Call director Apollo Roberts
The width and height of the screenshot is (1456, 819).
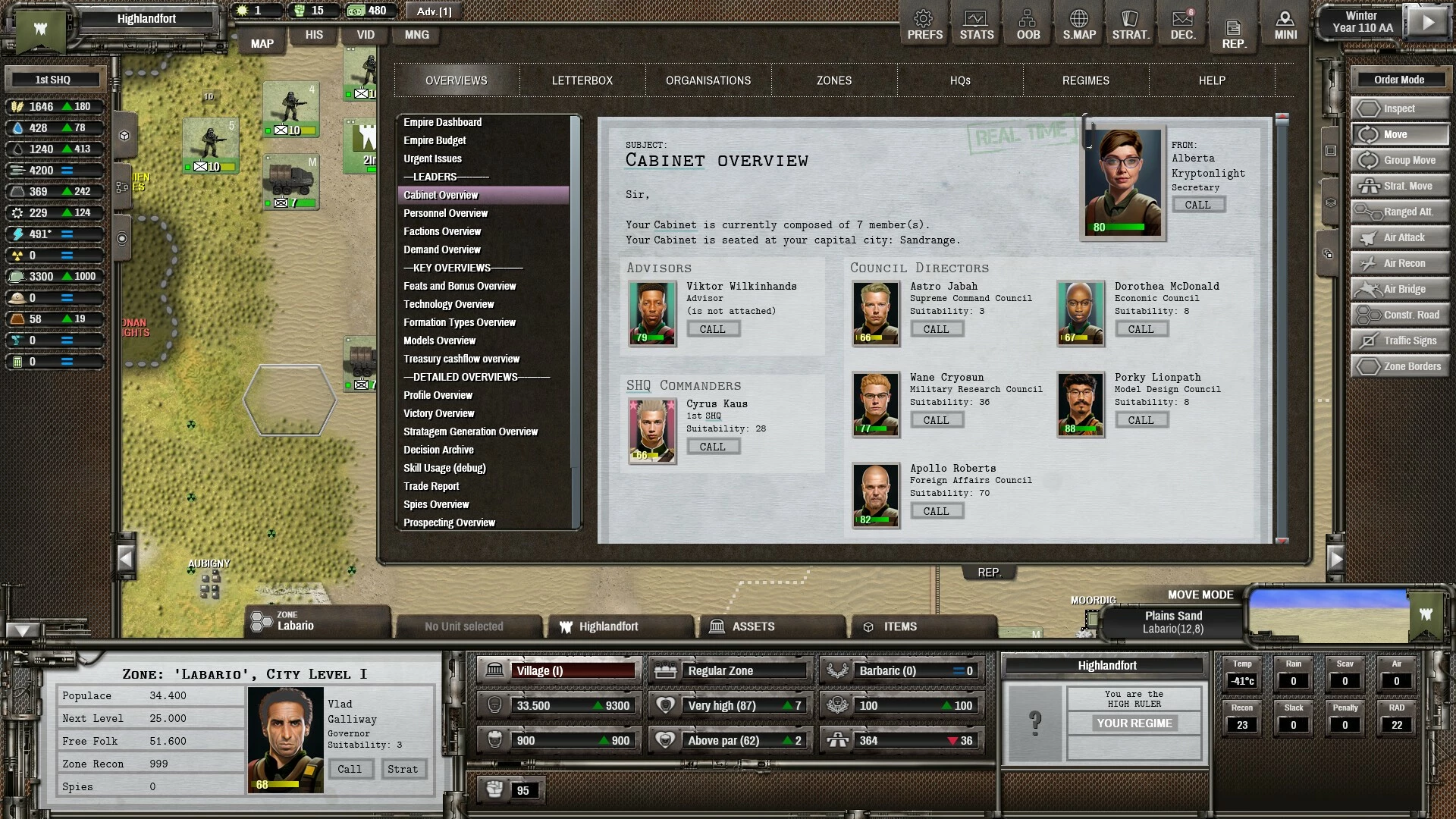(936, 511)
